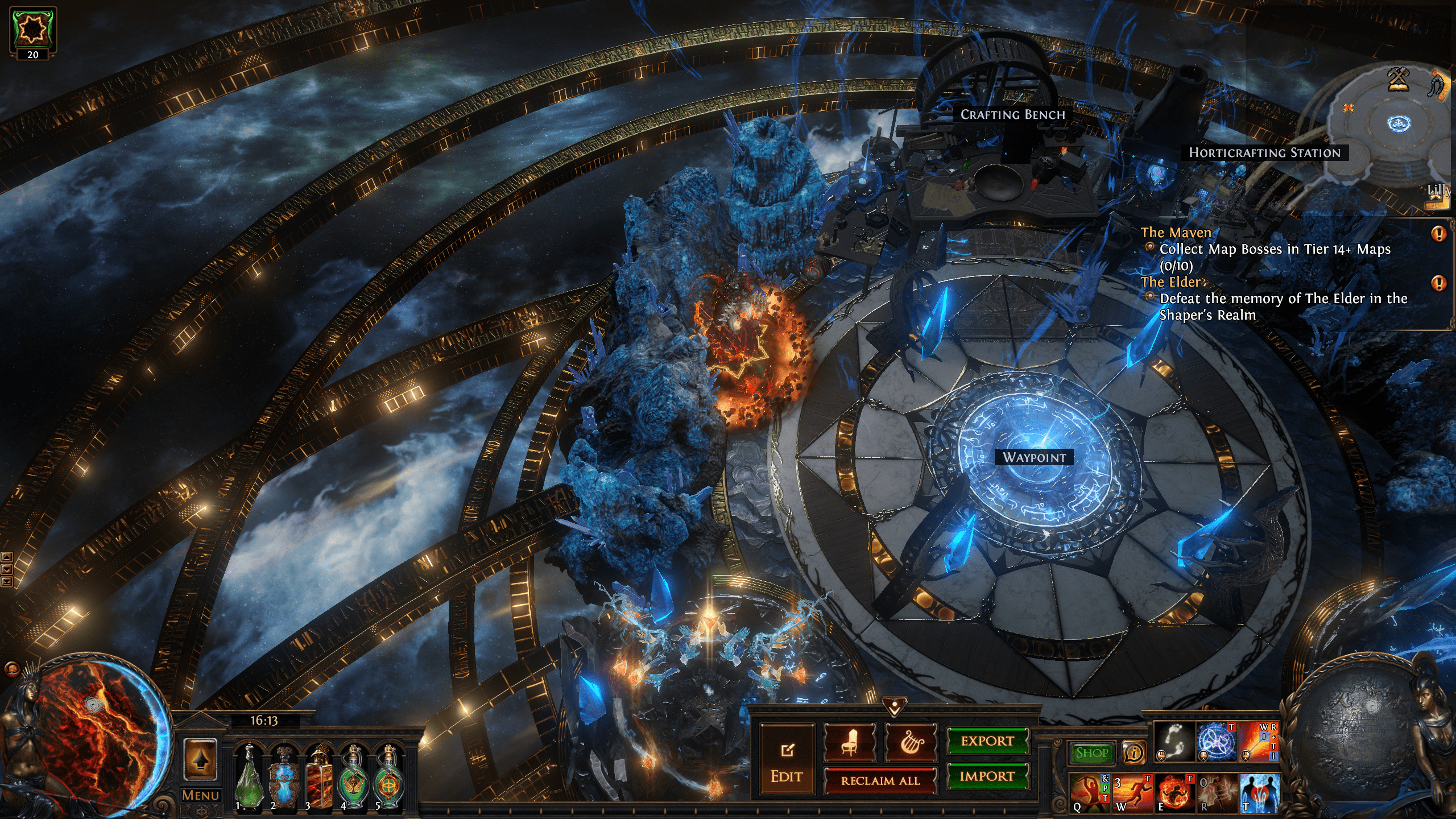
Task: Click the Reclaim All button
Action: [880, 781]
